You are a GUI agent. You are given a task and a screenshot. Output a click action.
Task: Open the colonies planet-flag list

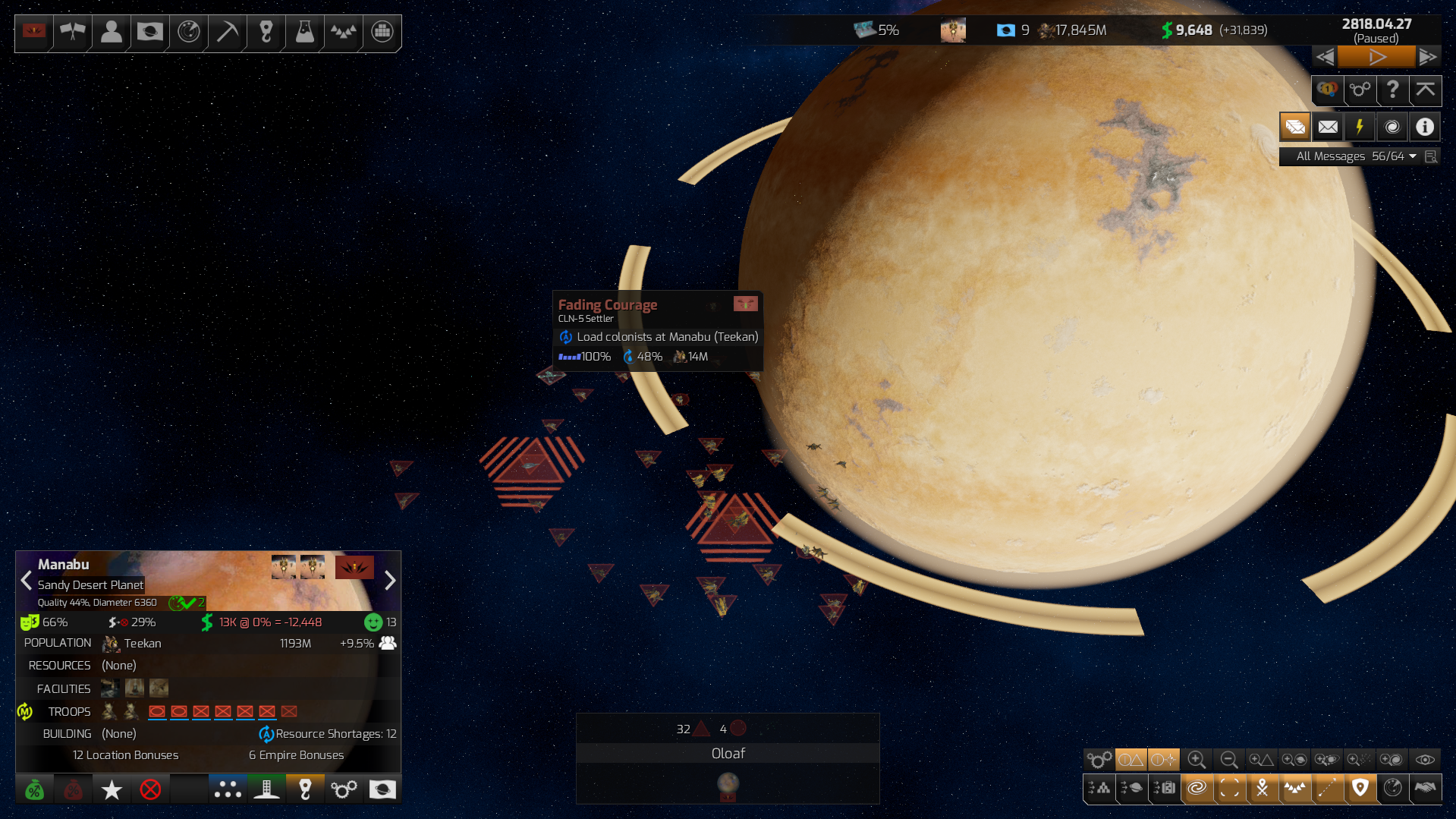click(x=150, y=32)
